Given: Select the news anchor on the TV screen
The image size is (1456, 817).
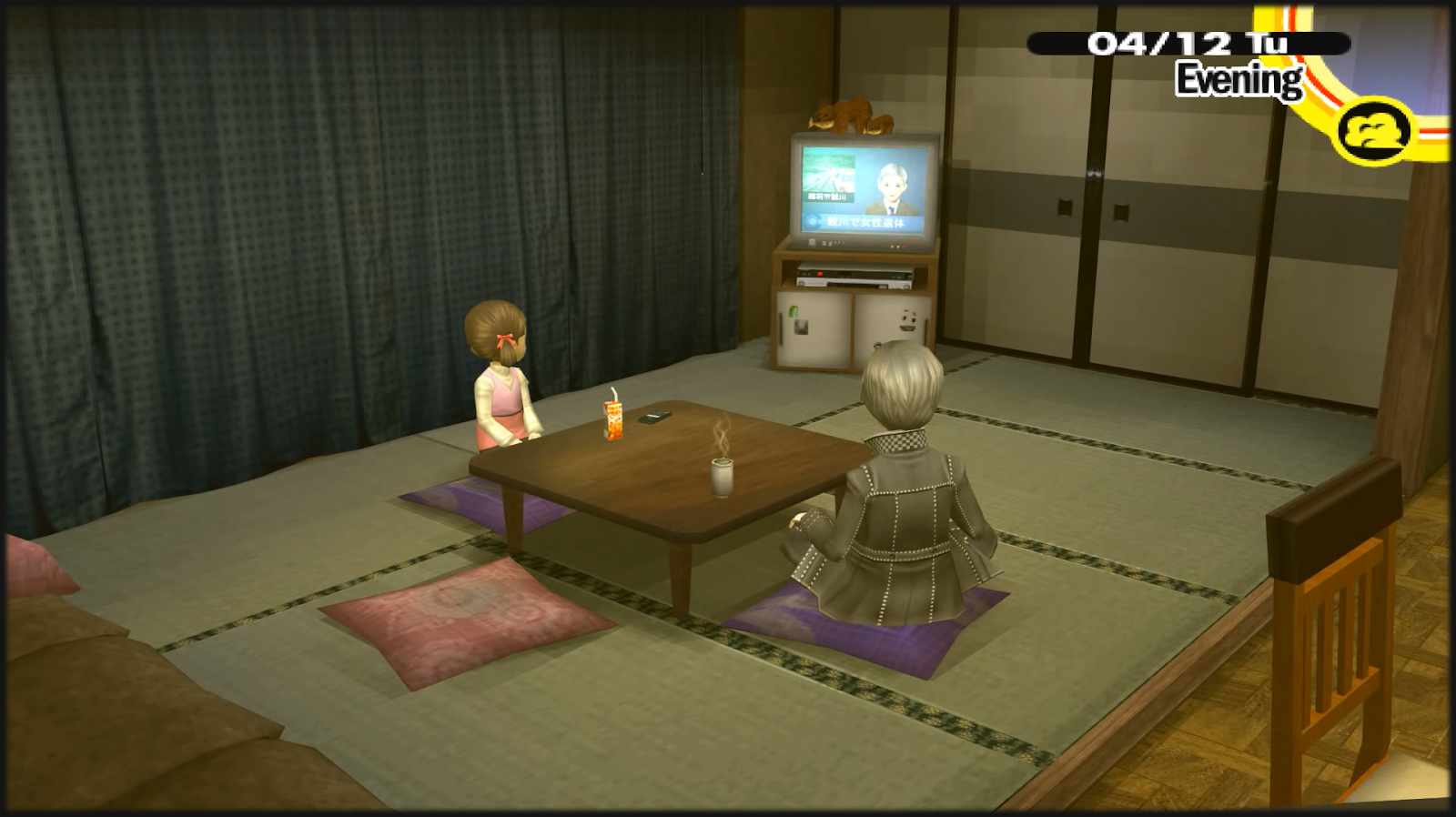Looking at the screenshot, I should 892,187.
